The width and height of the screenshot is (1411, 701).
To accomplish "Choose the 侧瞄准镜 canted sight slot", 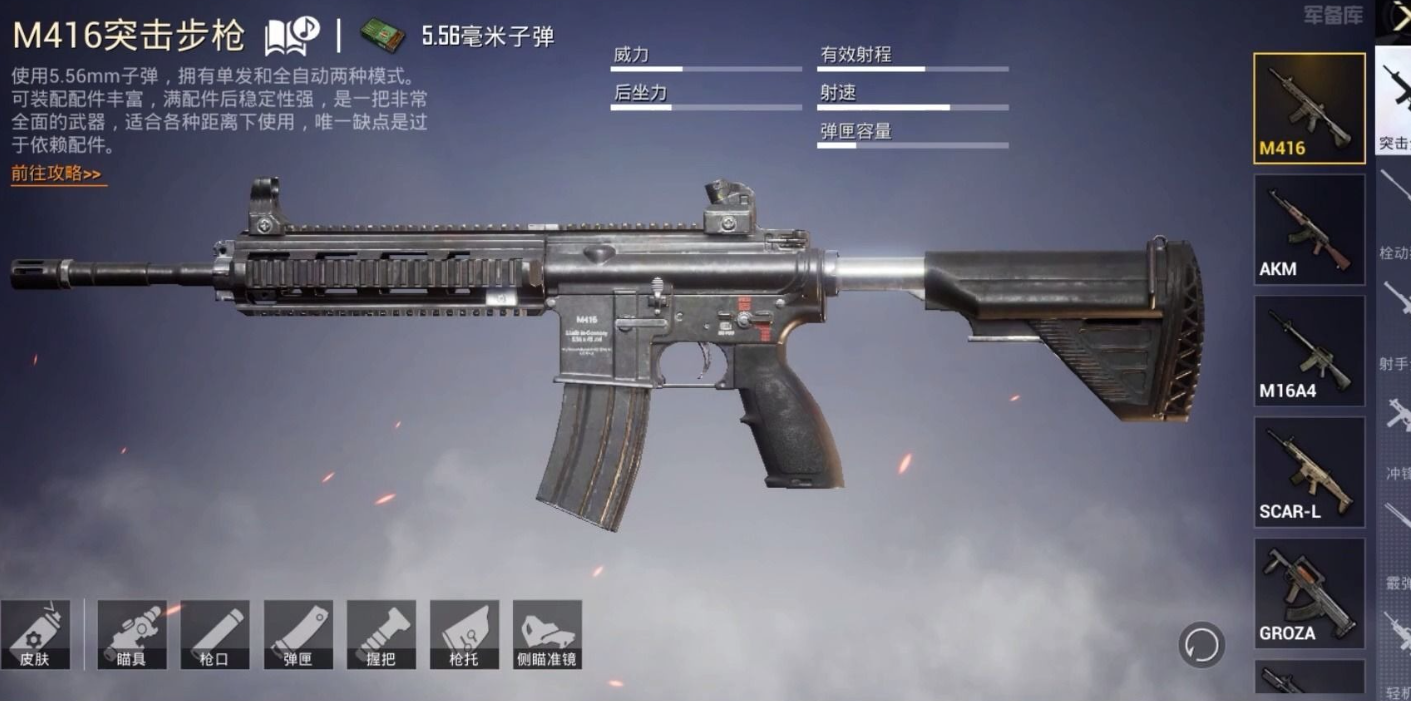I will pos(547,634).
